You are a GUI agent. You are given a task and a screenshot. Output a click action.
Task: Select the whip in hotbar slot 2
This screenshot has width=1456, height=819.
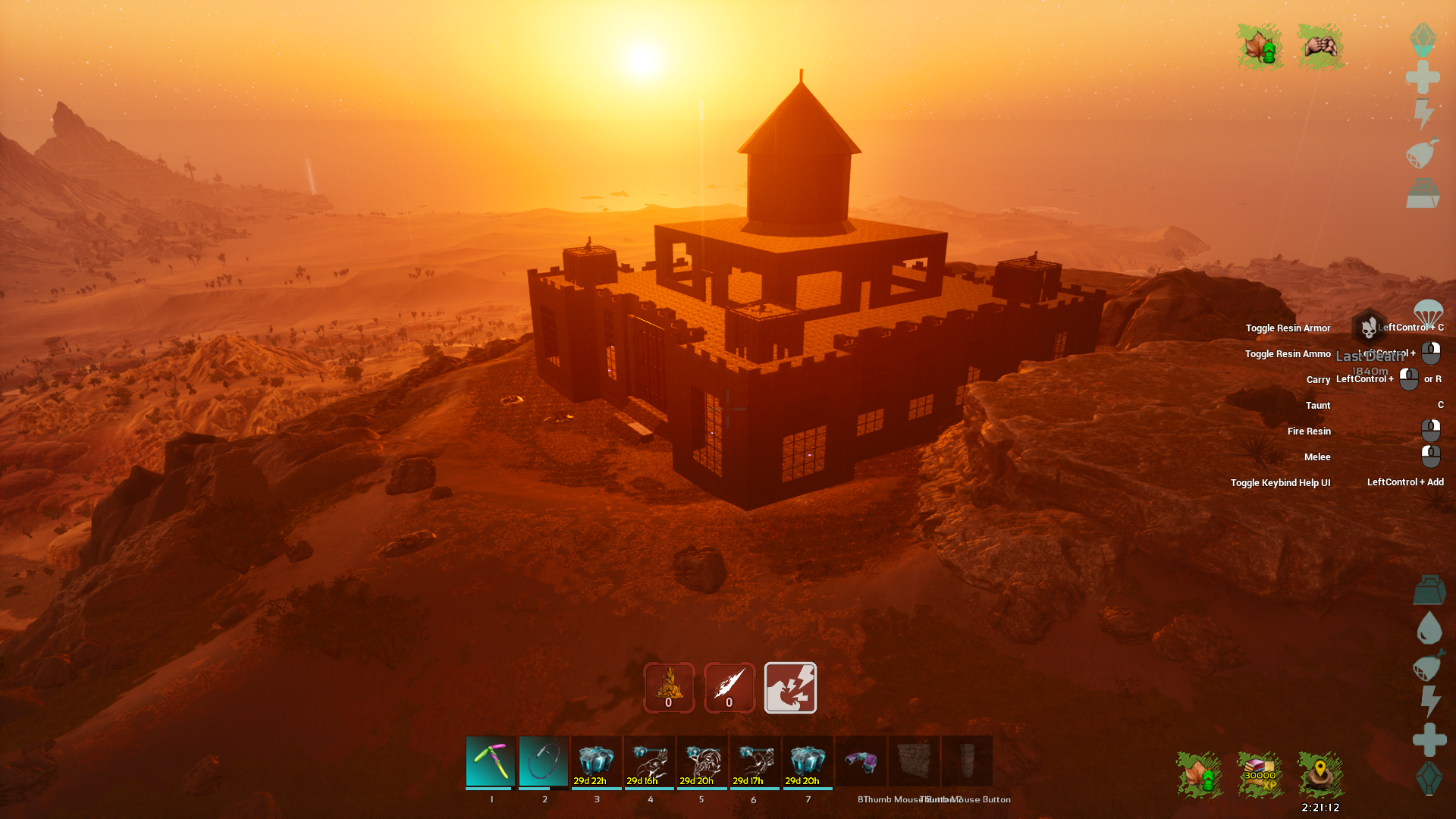(x=544, y=761)
